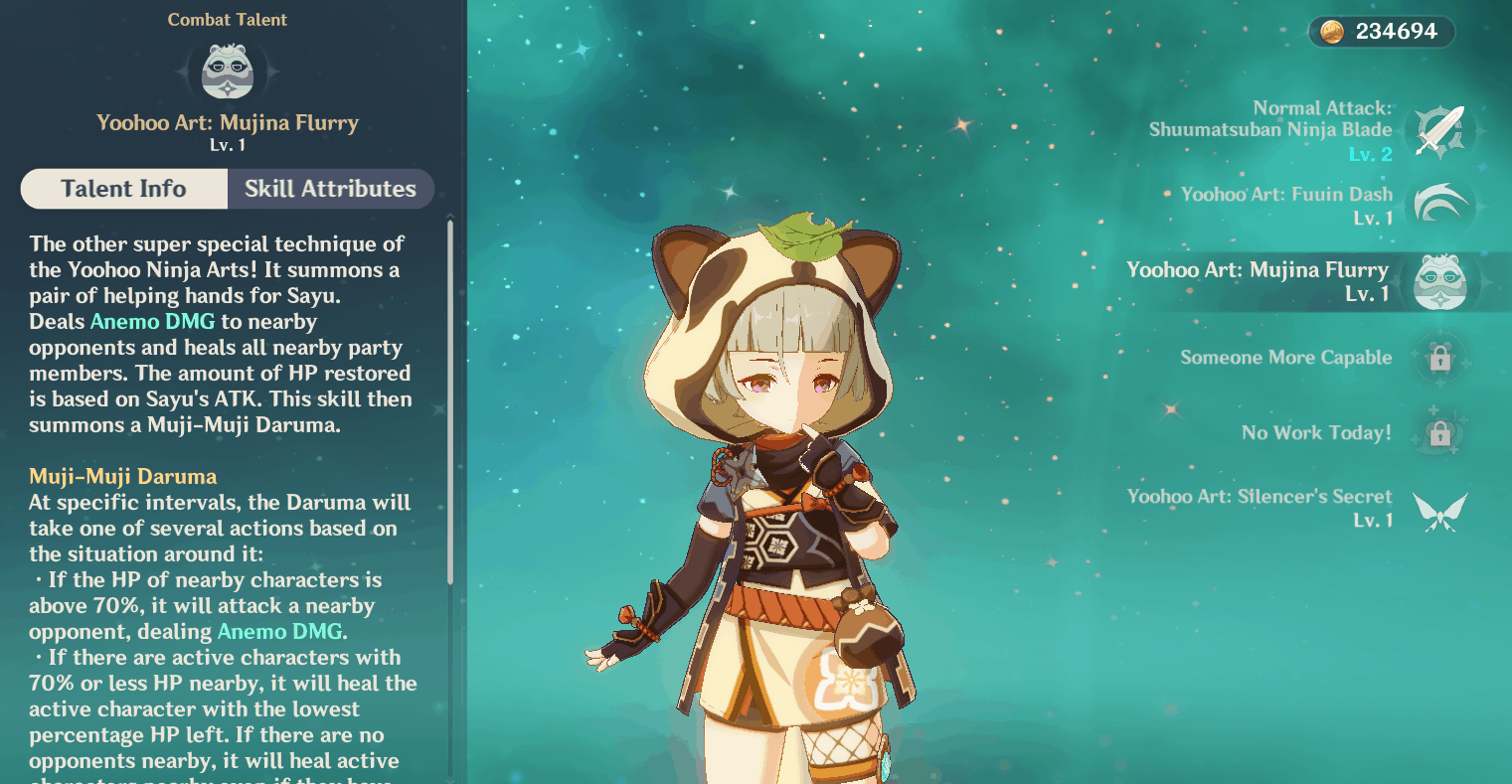
Task: Select Normal Attack: Shuumatsuban Ninja Blade talent
Action: (1439, 131)
